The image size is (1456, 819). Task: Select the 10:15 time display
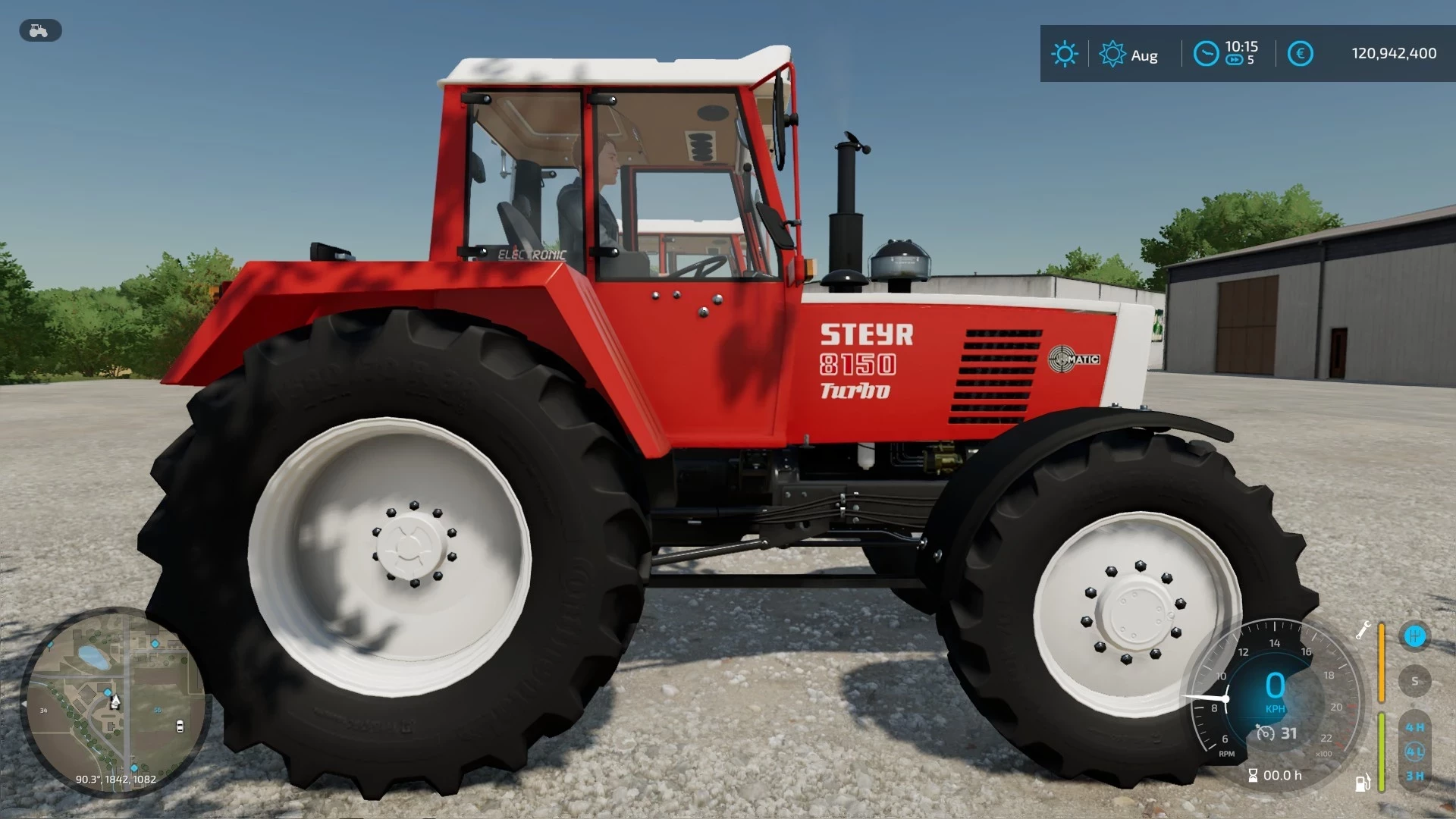click(x=1242, y=45)
